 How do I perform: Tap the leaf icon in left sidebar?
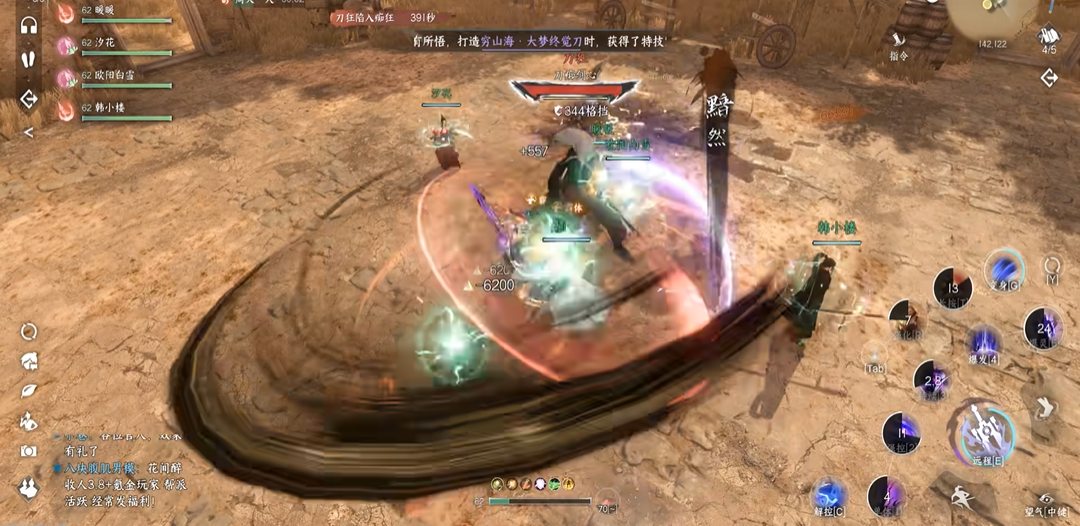pos(29,391)
